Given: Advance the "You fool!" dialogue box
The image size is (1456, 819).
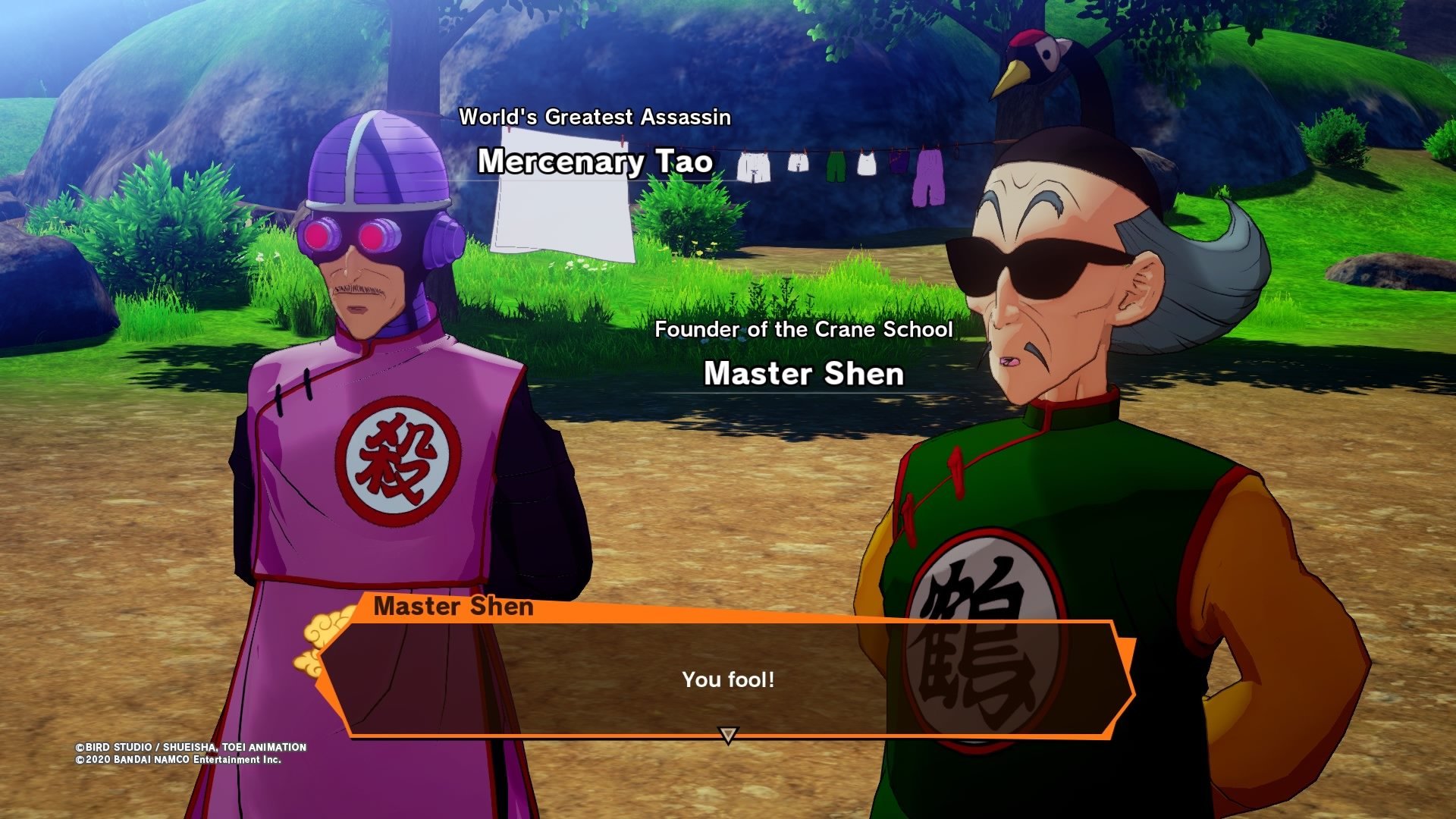Looking at the screenshot, I should tap(728, 679).
